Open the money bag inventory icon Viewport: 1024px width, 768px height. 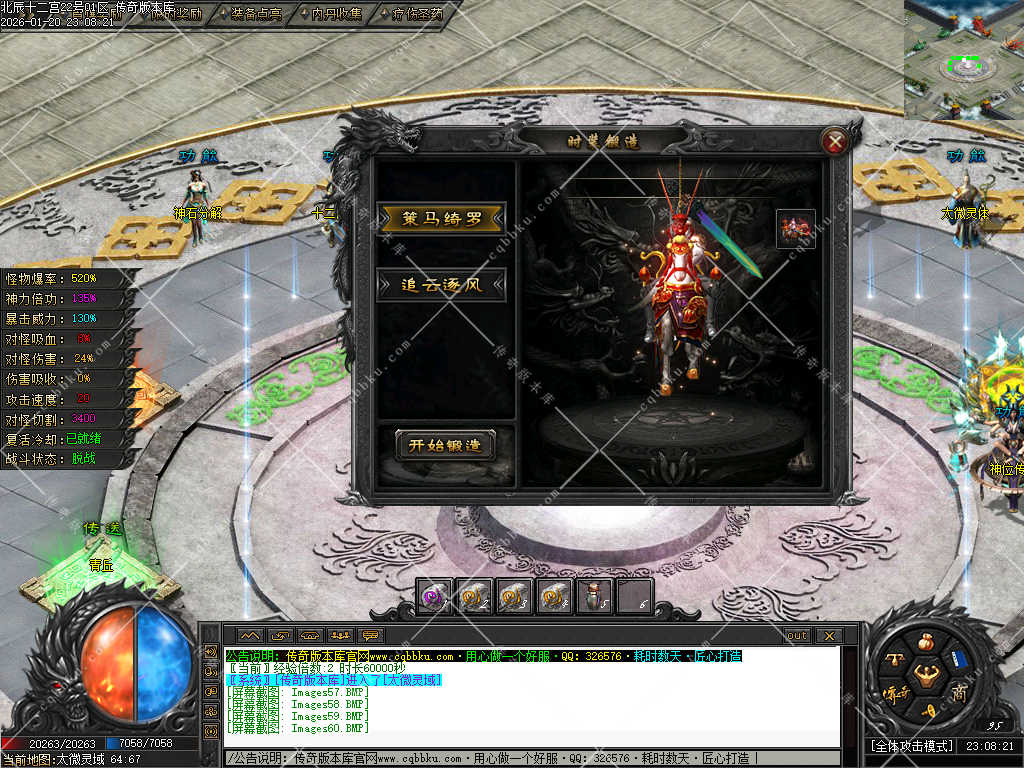pyautogui.click(x=927, y=640)
